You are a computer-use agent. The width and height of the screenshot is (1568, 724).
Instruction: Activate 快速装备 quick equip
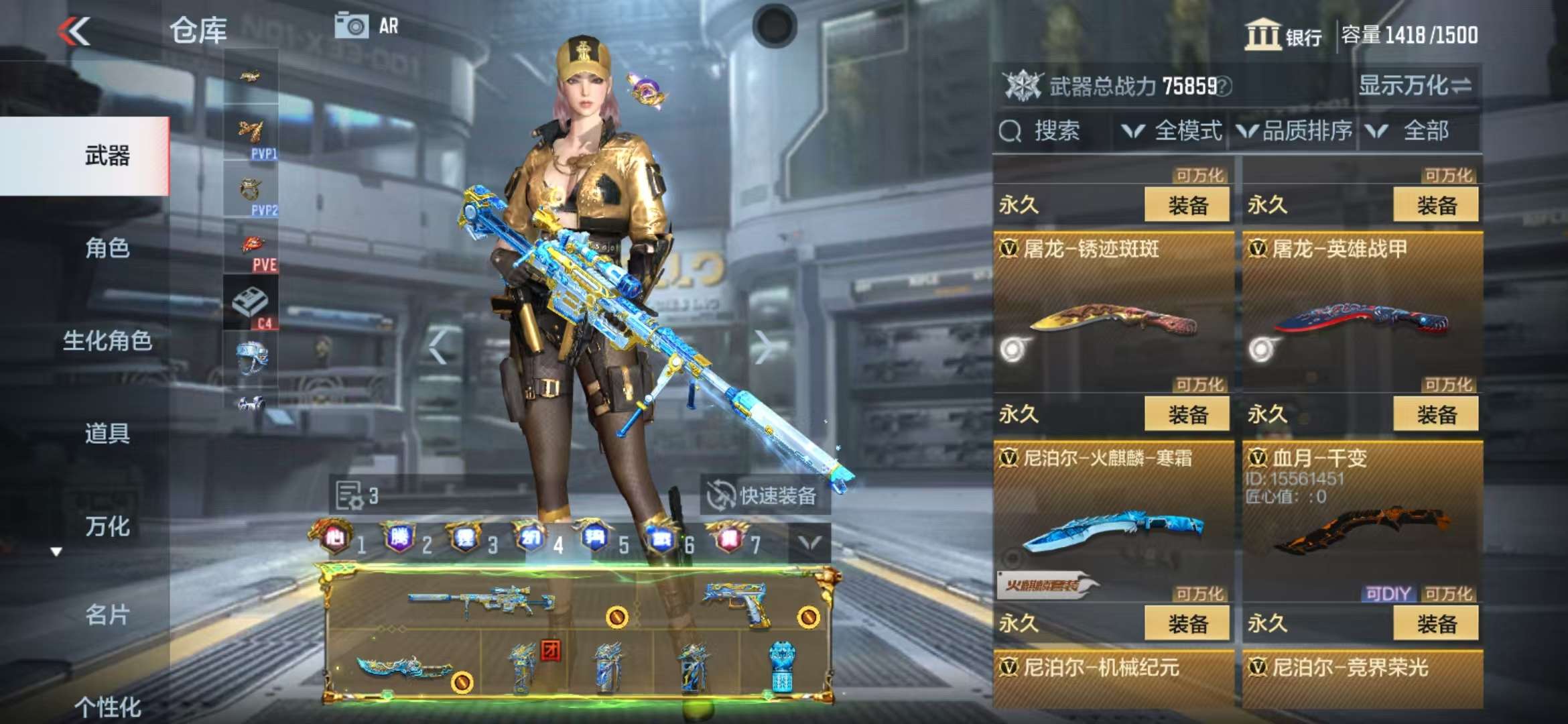pos(765,496)
